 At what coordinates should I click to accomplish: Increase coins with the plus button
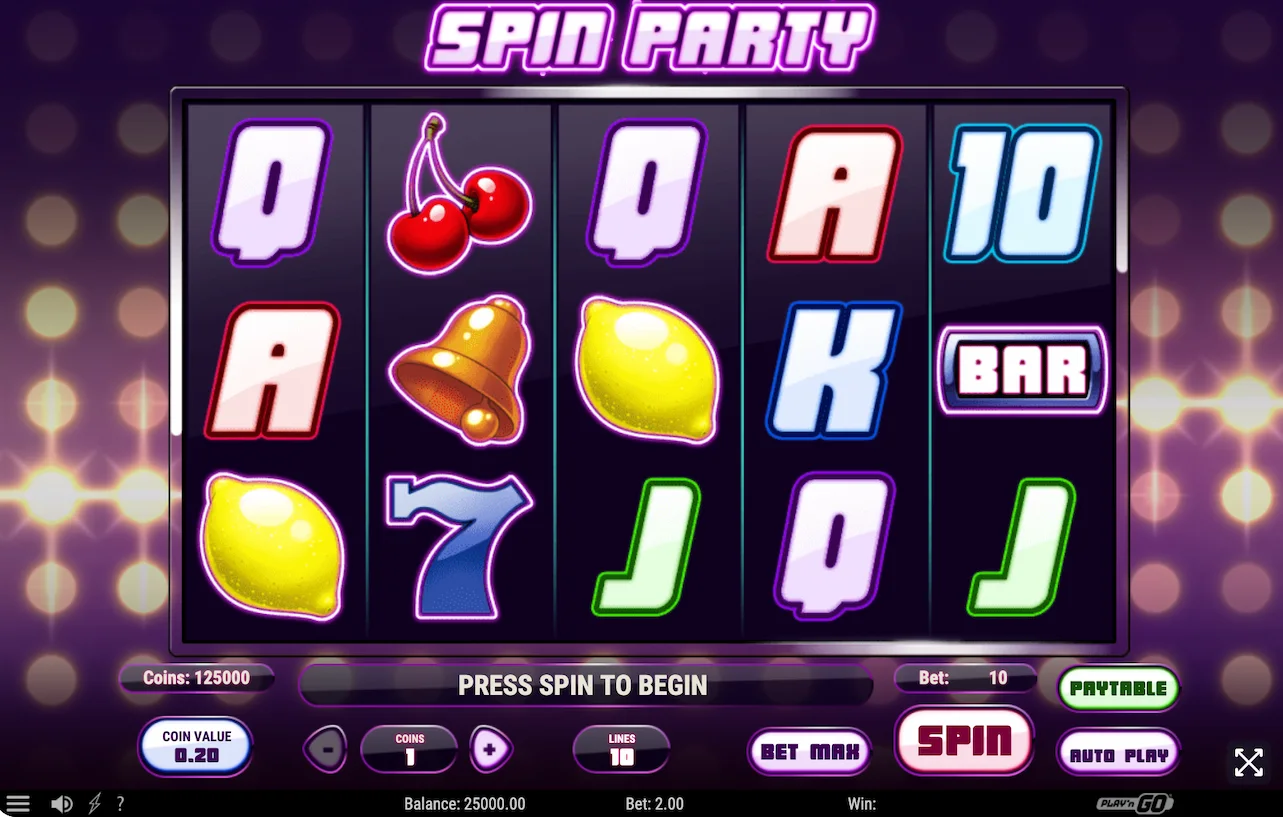[491, 748]
